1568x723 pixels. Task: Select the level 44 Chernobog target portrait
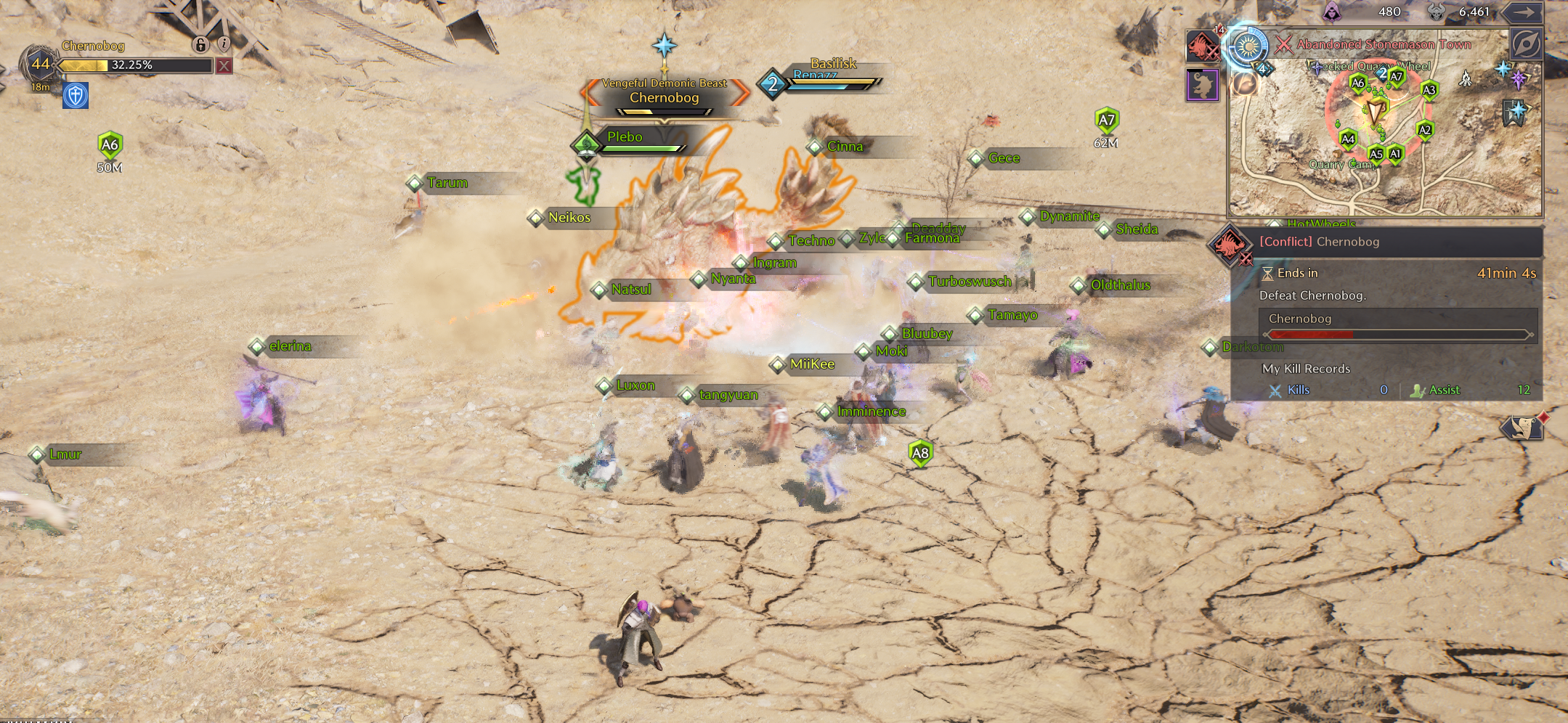39,65
